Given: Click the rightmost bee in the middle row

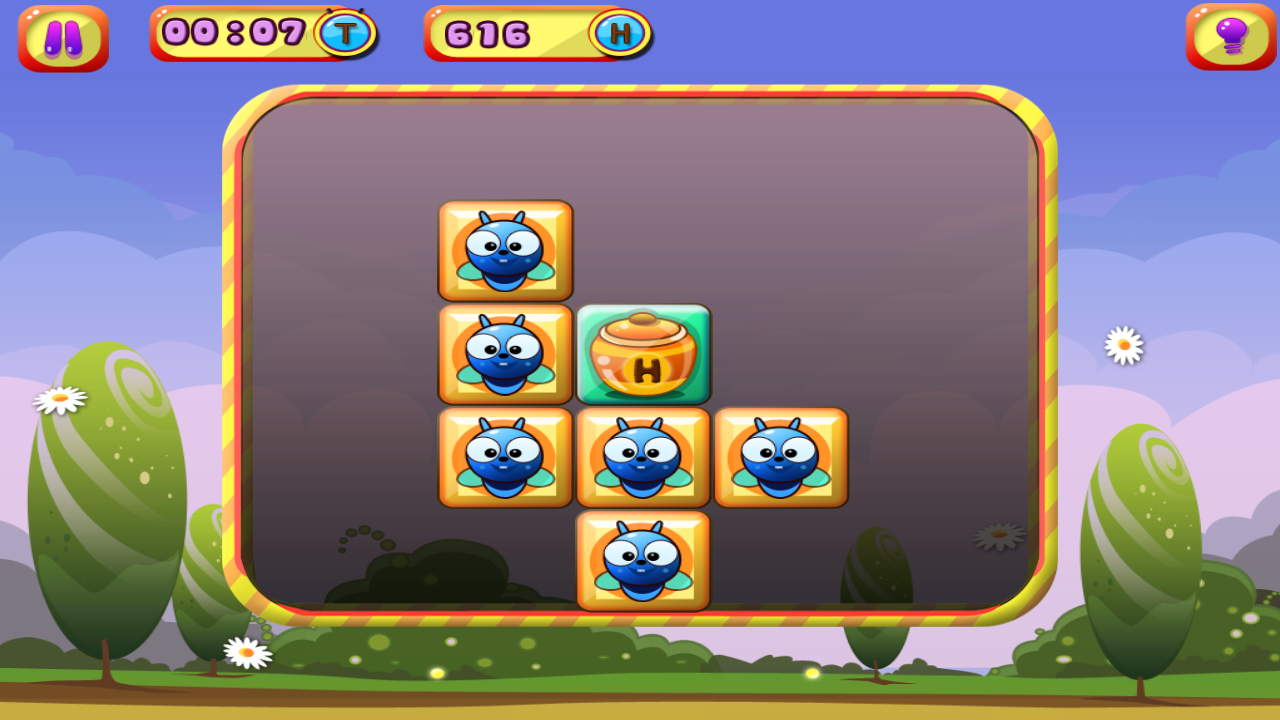Looking at the screenshot, I should point(781,458).
